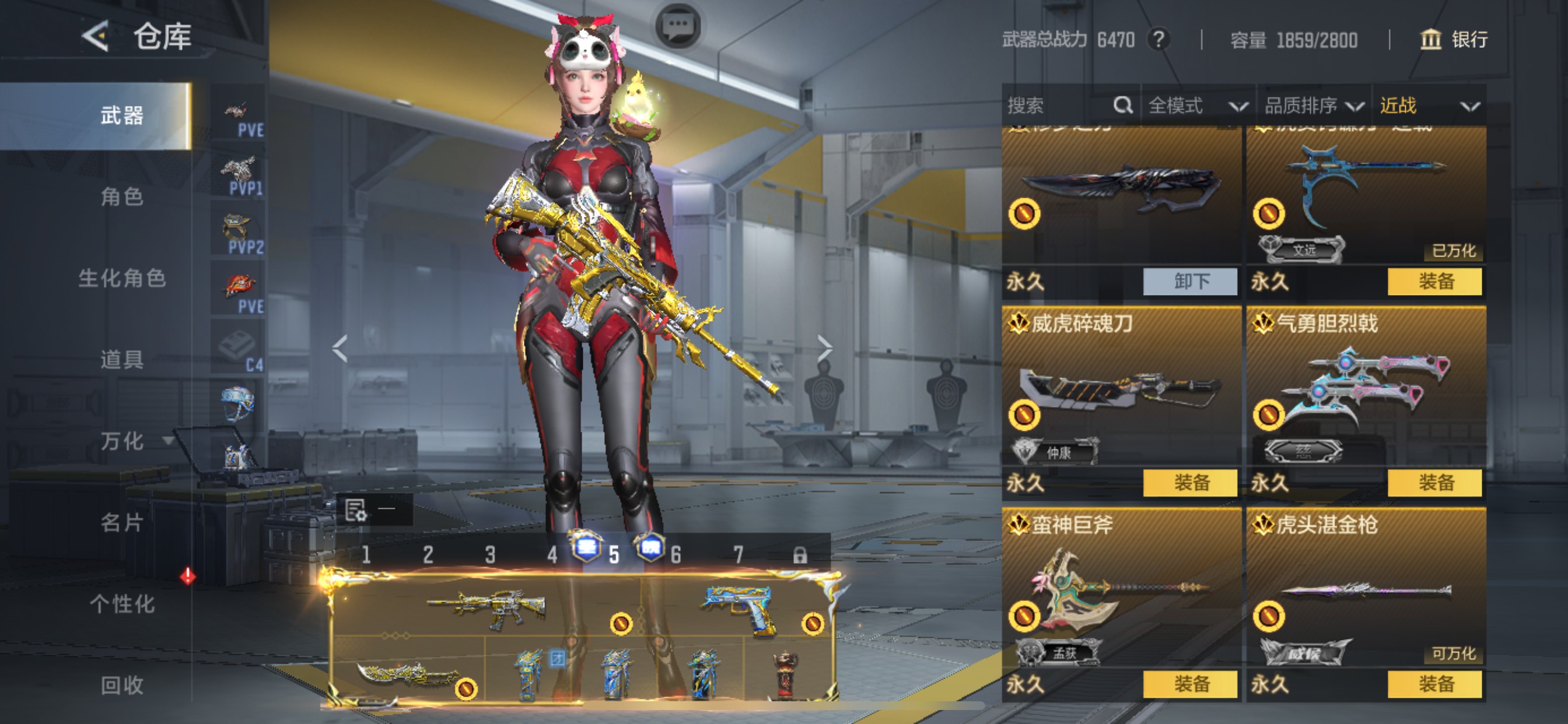Equip the 蛮神巨斧 axe
This screenshot has height=724, width=1568.
pyautogui.click(x=1191, y=684)
